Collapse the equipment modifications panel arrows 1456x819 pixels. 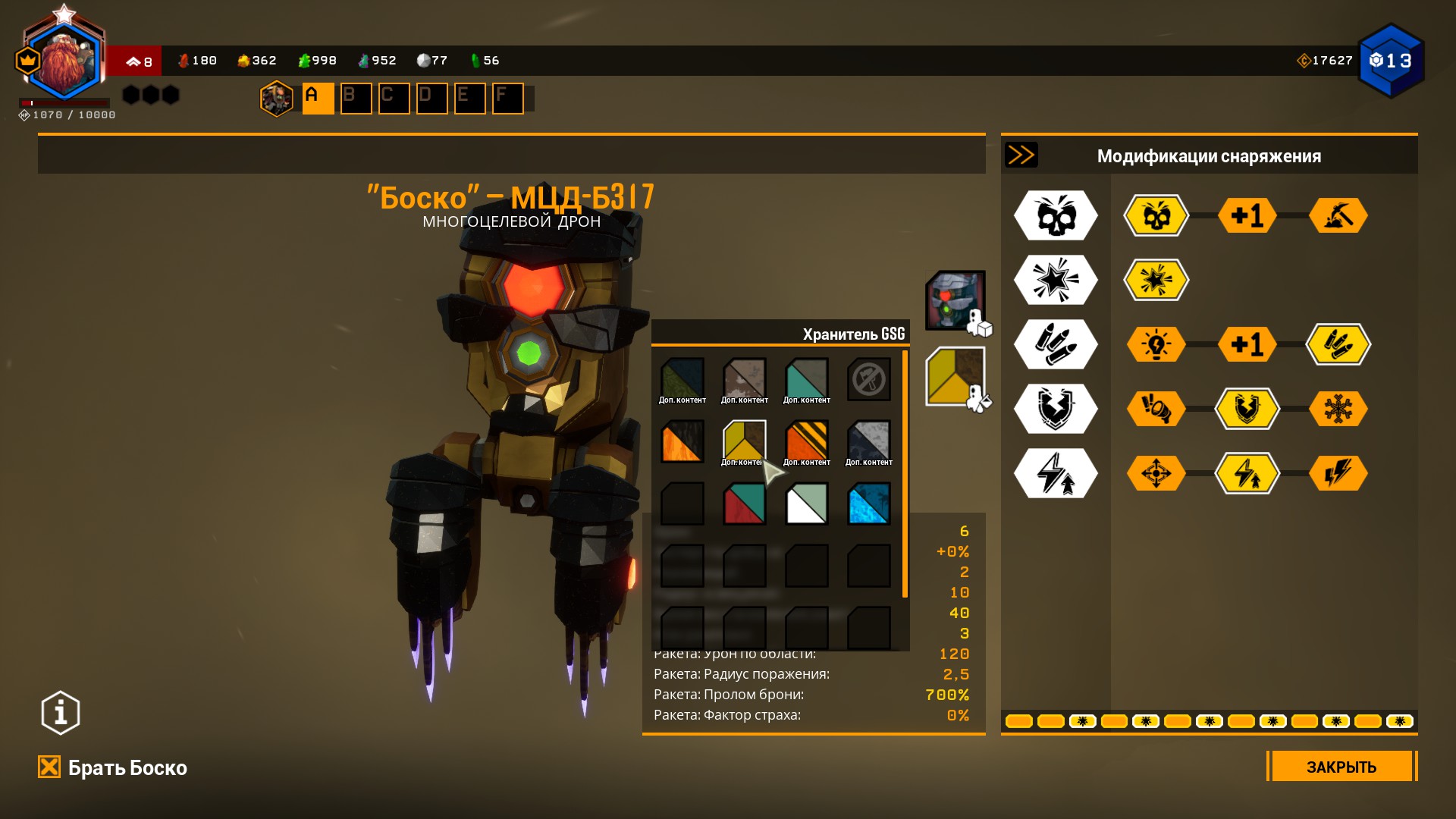click(x=1021, y=155)
